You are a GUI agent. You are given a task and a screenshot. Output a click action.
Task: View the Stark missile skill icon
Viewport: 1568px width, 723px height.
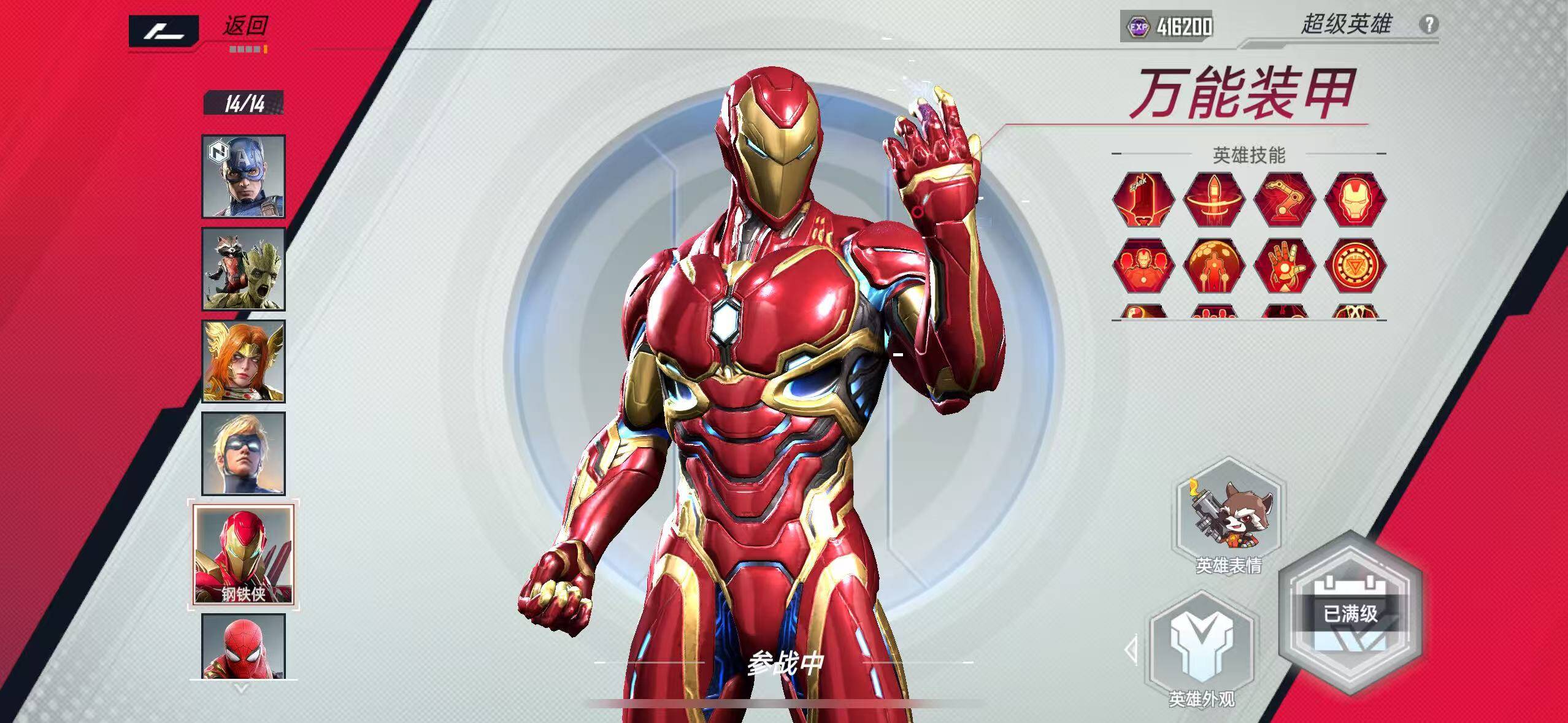(1143, 200)
